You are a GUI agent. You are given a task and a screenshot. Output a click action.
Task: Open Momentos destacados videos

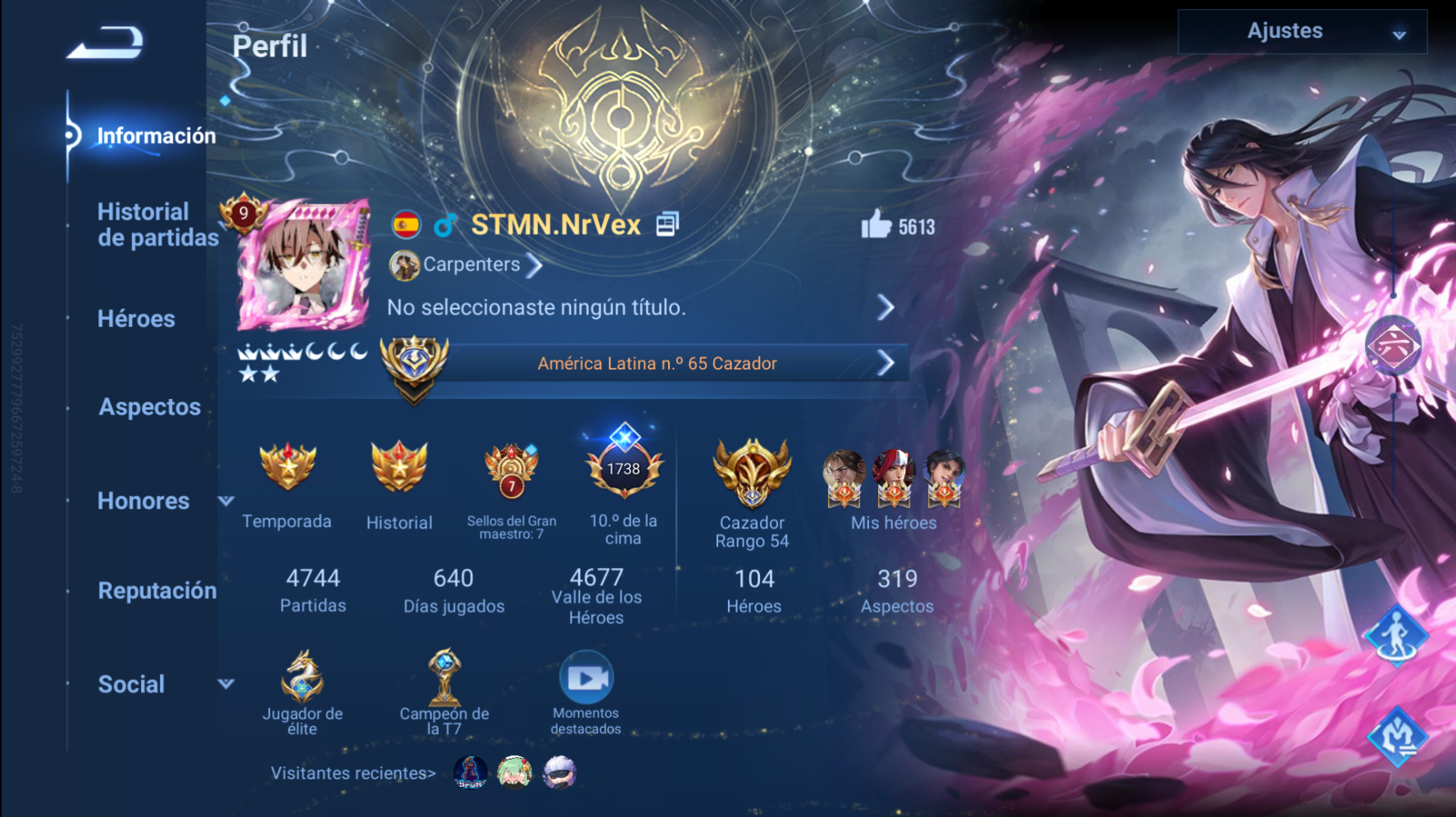coord(585,679)
